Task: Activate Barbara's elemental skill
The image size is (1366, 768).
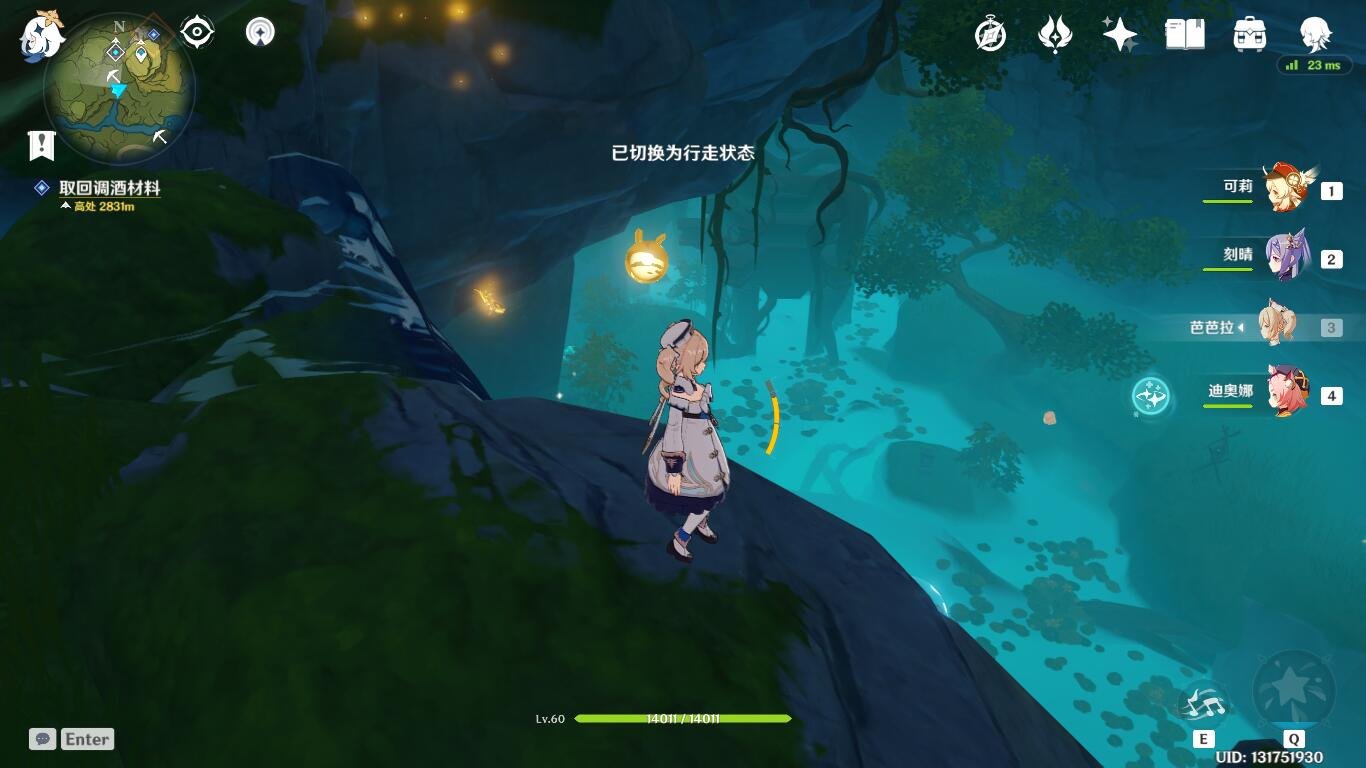Action: pos(1204,705)
